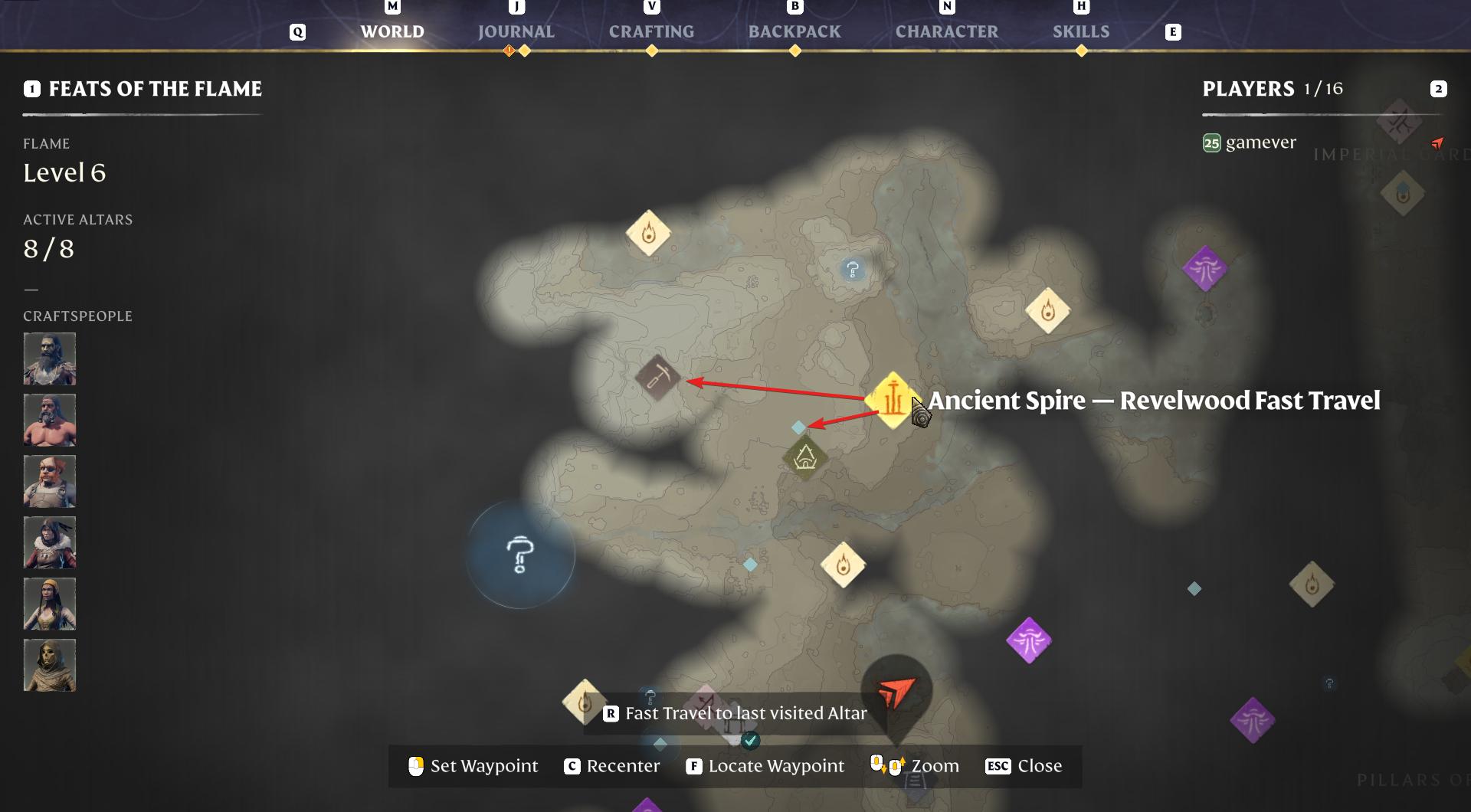Viewport: 1471px width, 812px height.
Task: Open the Skills tab
Action: click(x=1080, y=31)
